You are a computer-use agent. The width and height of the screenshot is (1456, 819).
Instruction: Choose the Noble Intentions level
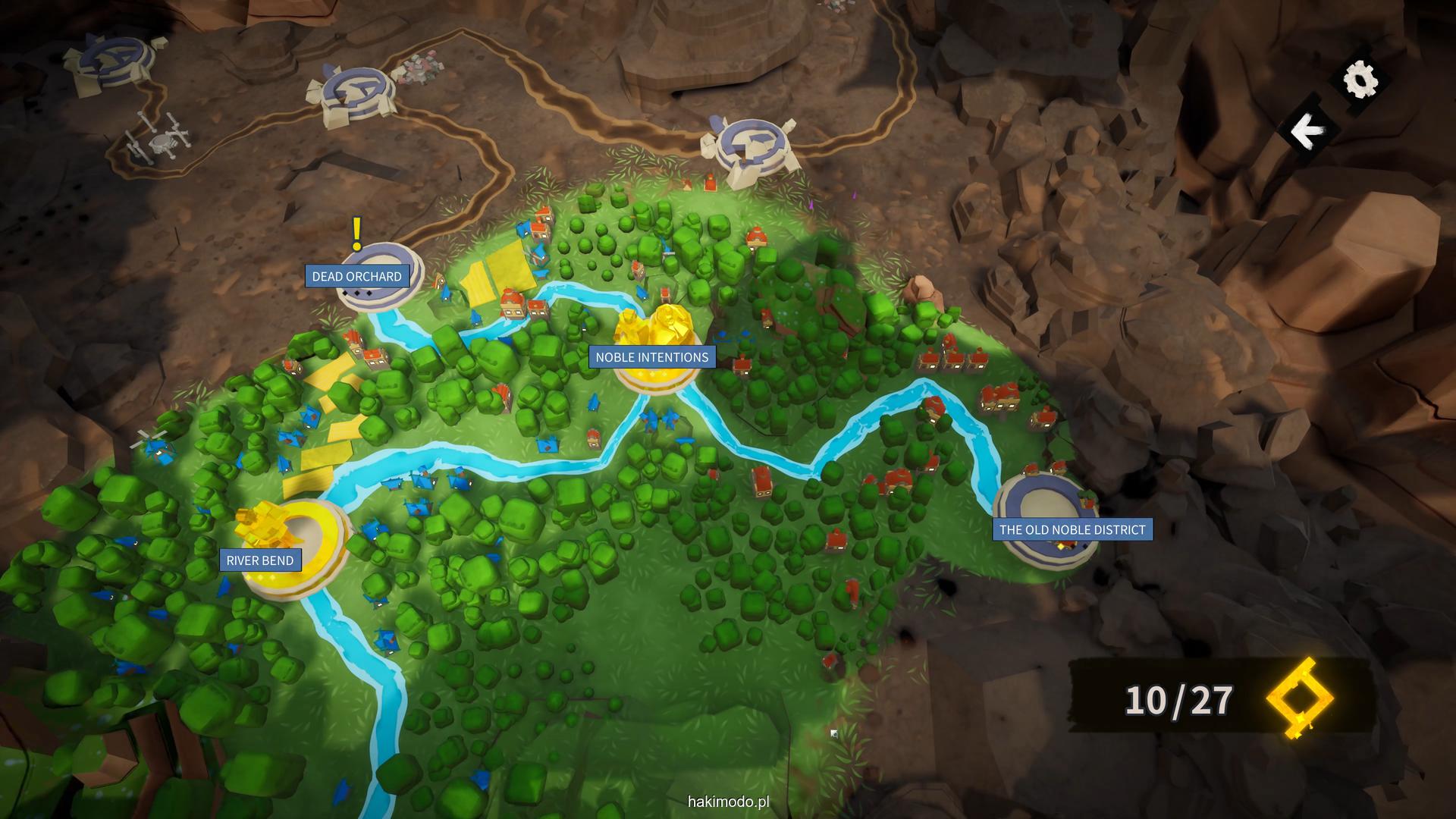651,357
